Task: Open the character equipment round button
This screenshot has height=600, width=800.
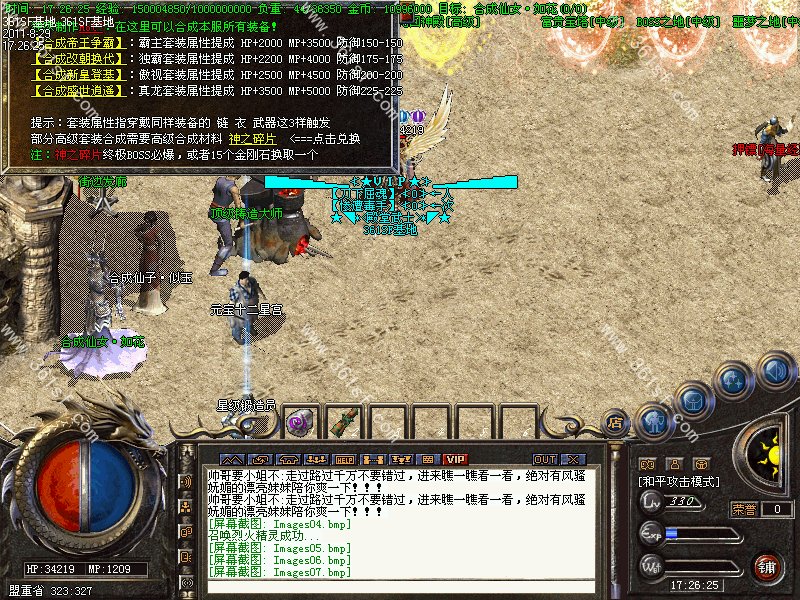Action: (x=653, y=421)
